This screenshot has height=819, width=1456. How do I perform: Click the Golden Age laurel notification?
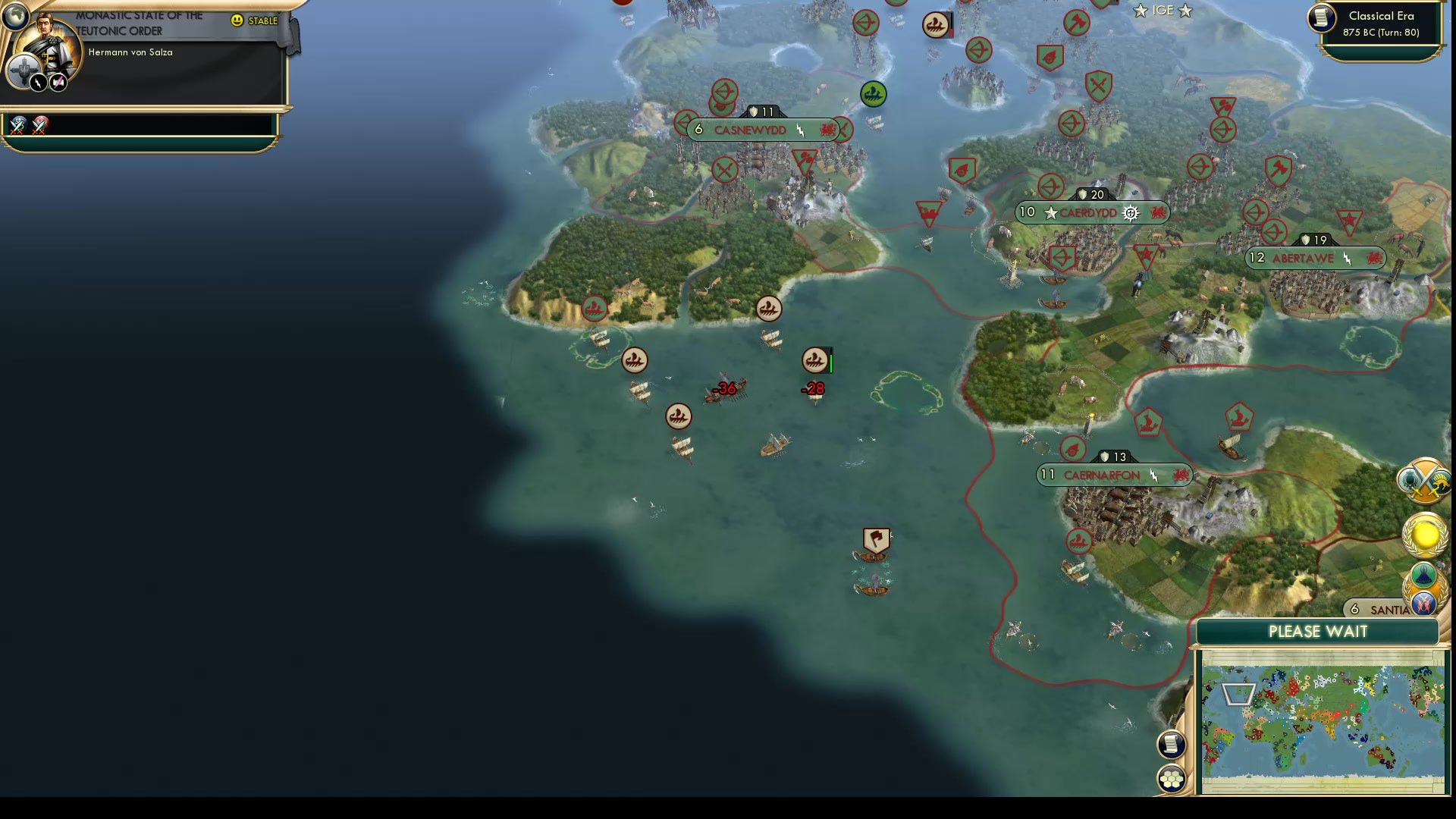click(1424, 535)
